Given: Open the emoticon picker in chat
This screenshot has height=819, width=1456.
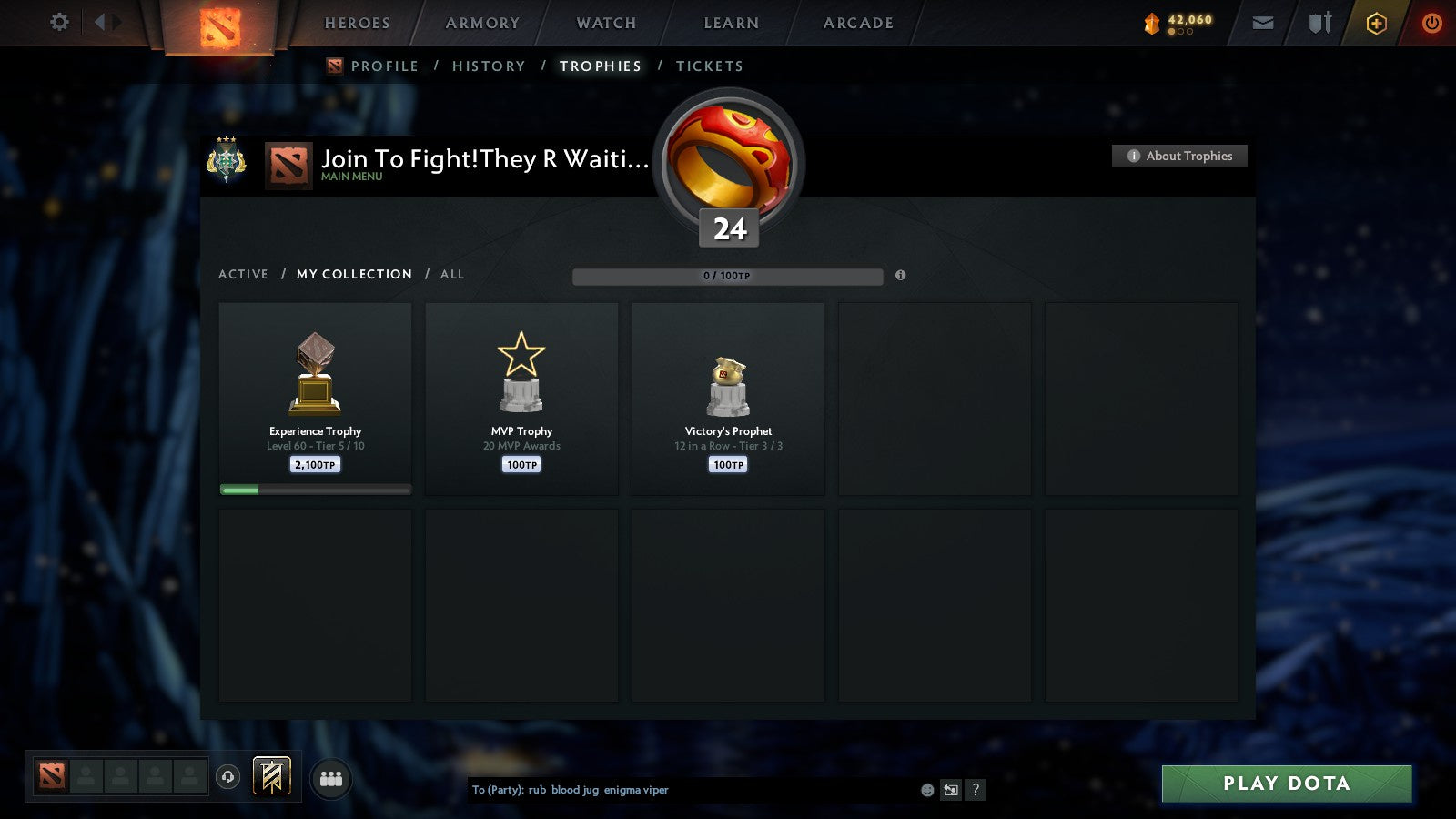Looking at the screenshot, I should point(927,790).
